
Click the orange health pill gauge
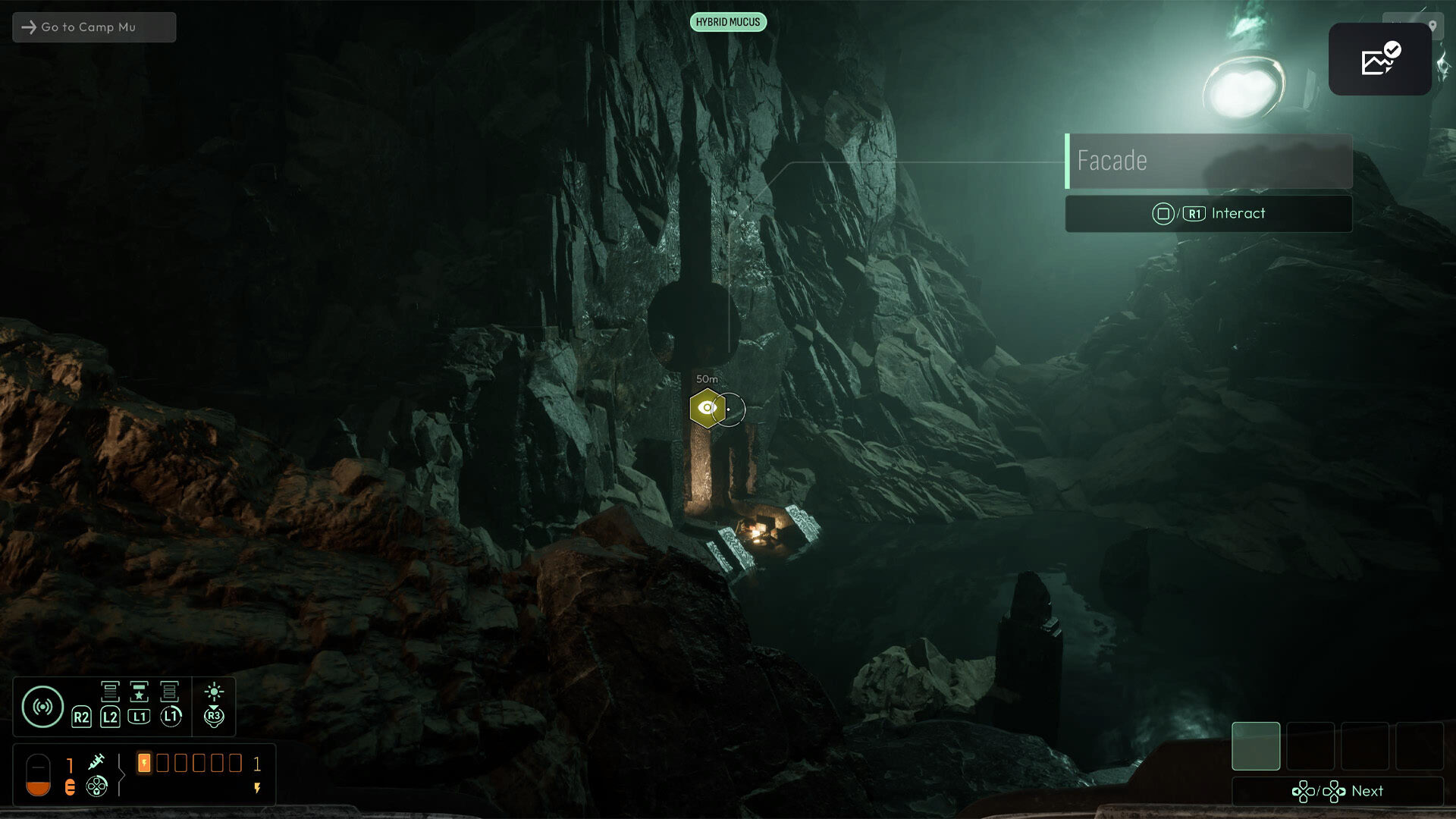click(x=38, y=775)
